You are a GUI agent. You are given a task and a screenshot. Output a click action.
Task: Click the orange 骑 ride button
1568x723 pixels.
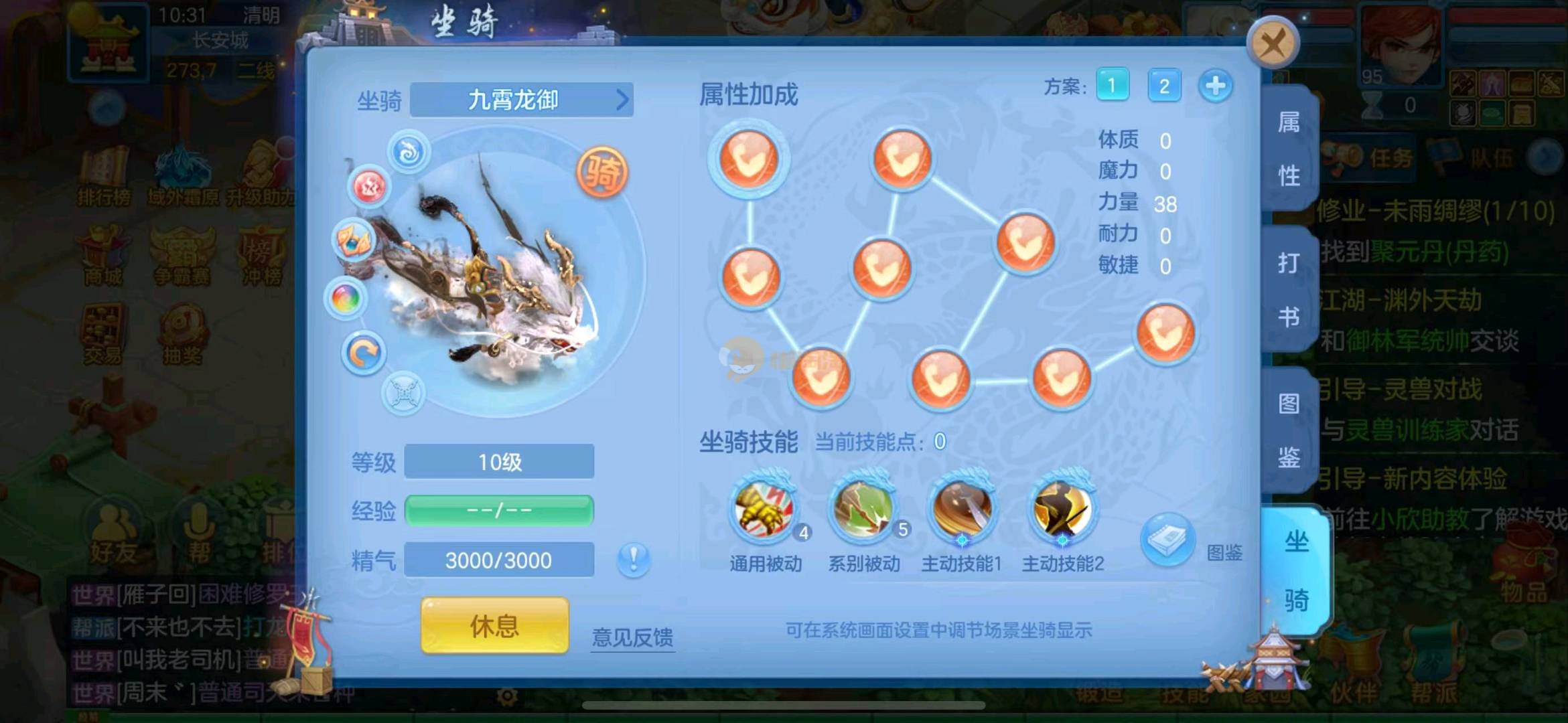pyautogui.click(x=601, y=173)
